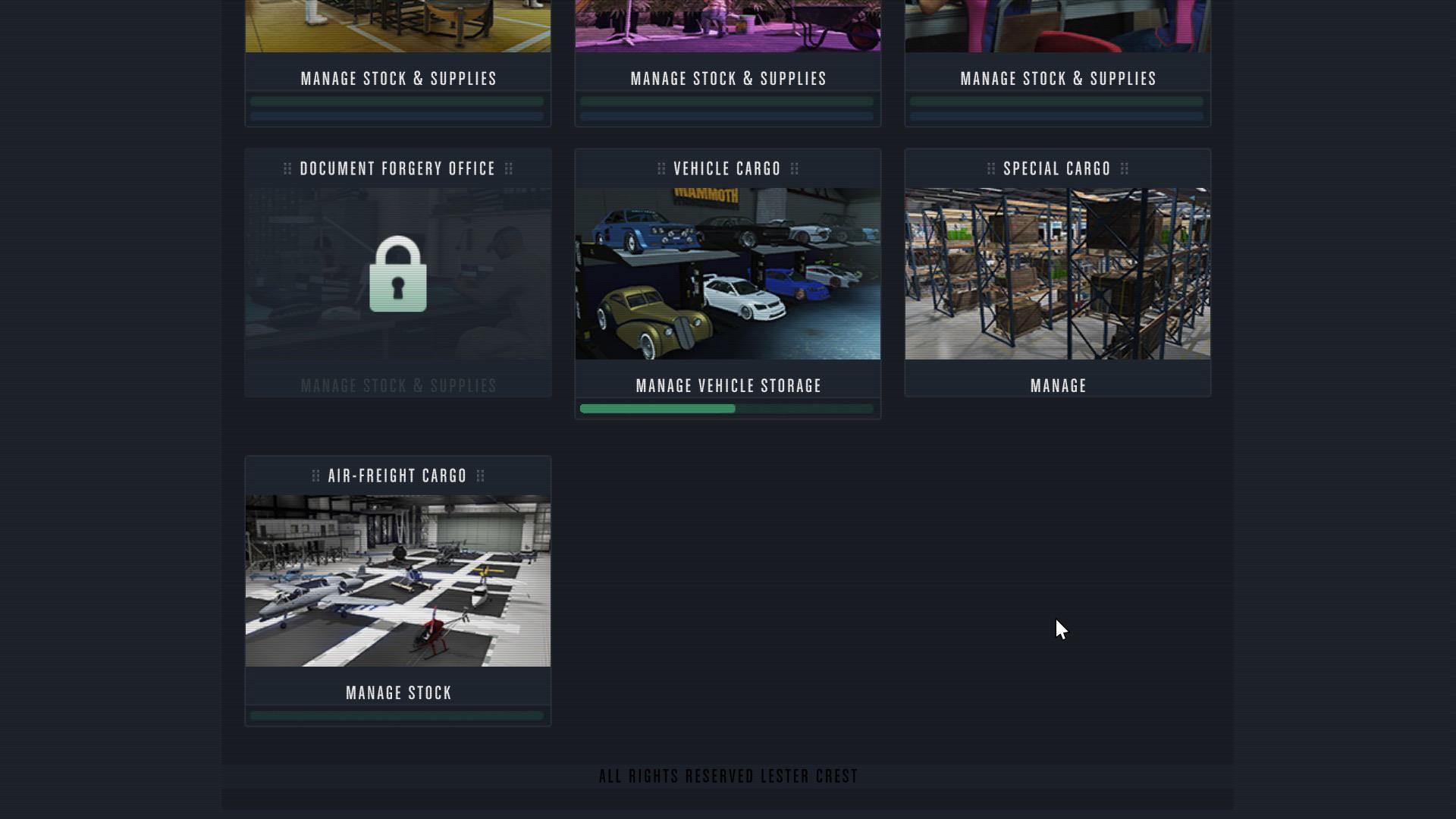This screenshot has width=1456, height=819.
Task: Click Manage on the Special Cargo card
Action: [1057, 385]
